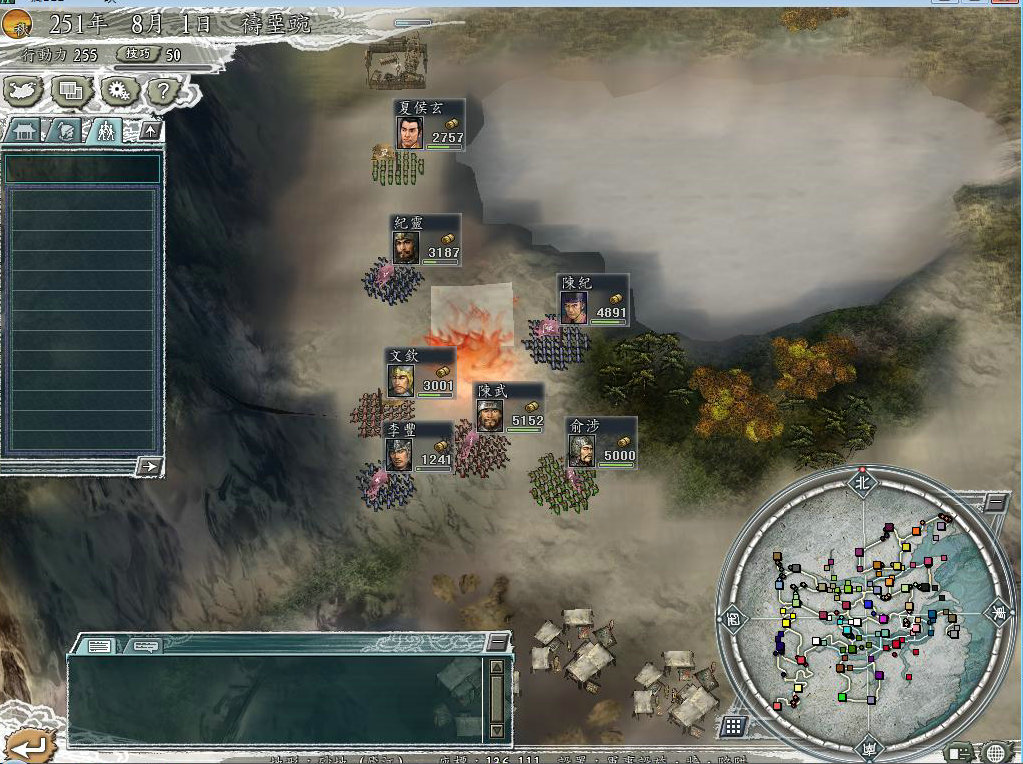Select Wen Qin's unit banner
This screenshot has height=764, width=1023.
tap(420, 373)
